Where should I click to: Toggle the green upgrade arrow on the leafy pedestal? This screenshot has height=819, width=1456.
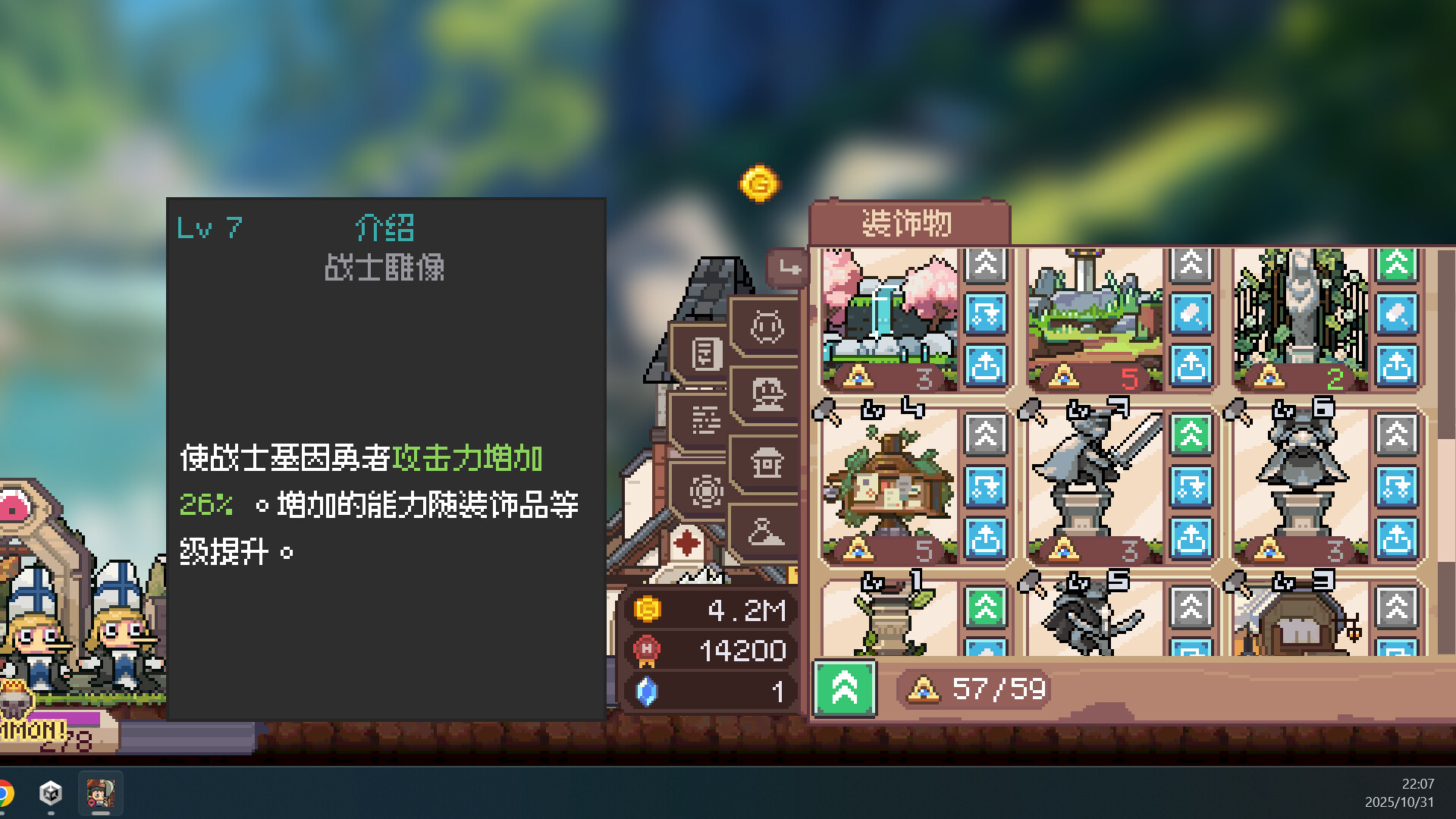[x=985, y=607]
